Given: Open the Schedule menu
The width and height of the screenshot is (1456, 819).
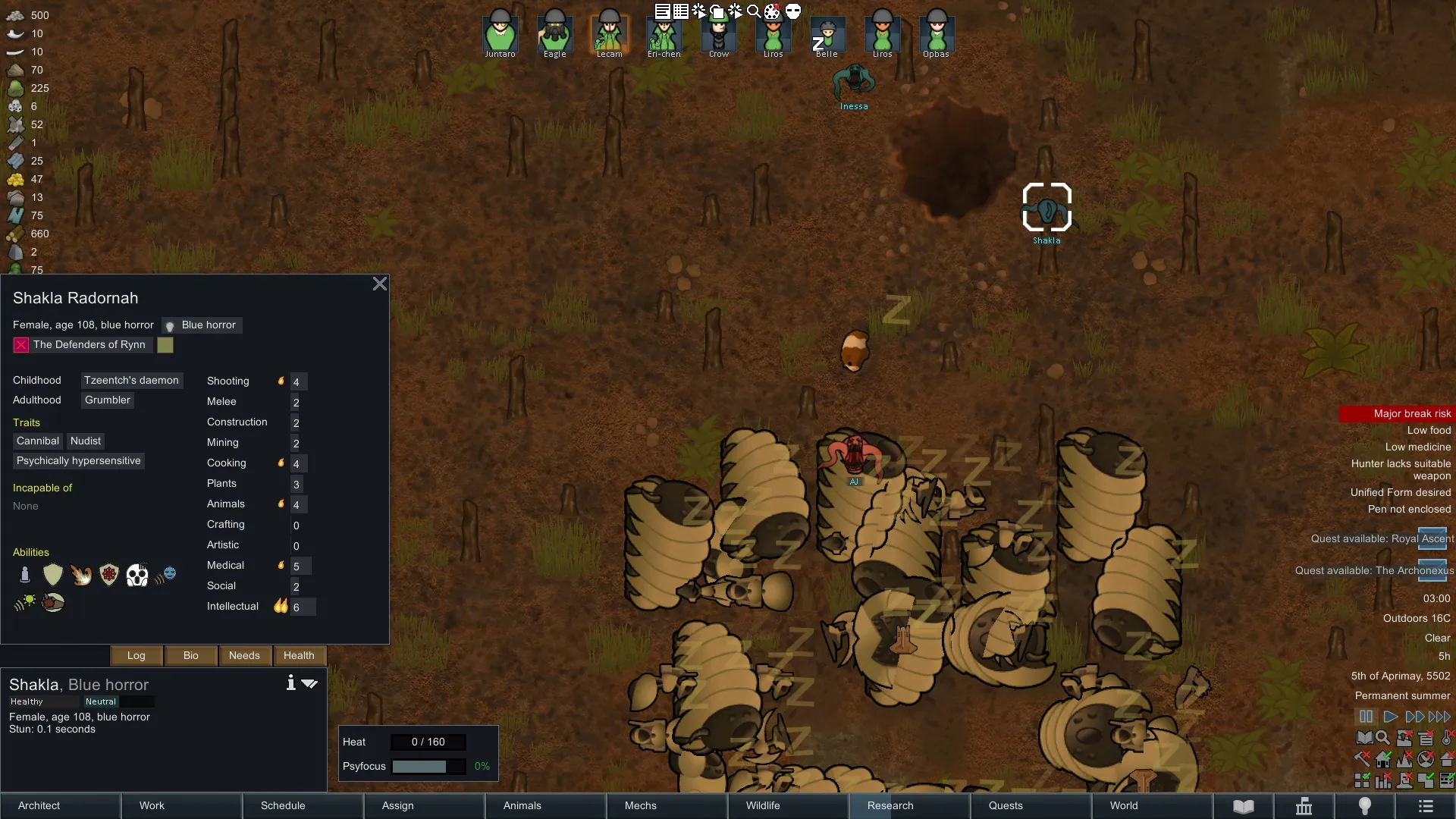Looking at the screenshot, I should [303, 805].
